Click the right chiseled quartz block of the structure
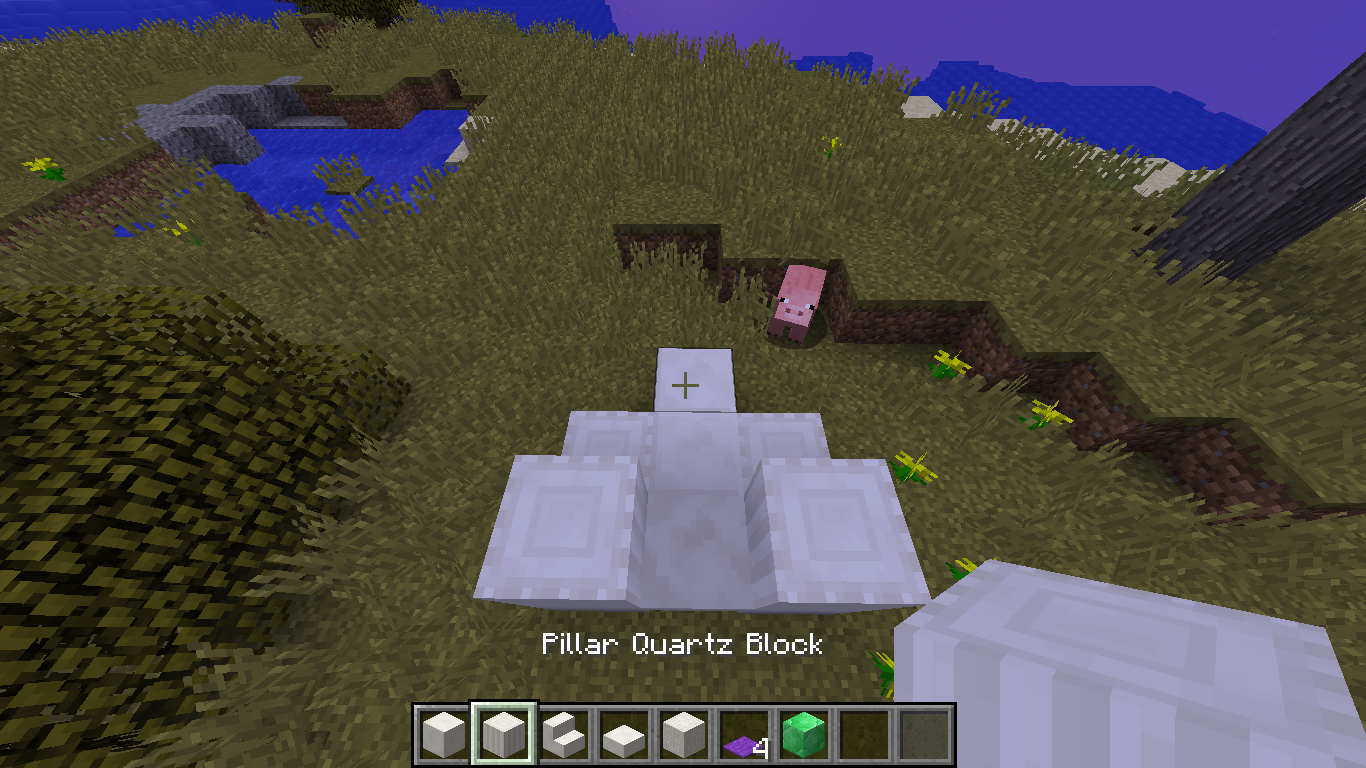This screenshot has width=1366, height=768. point(830,520)
